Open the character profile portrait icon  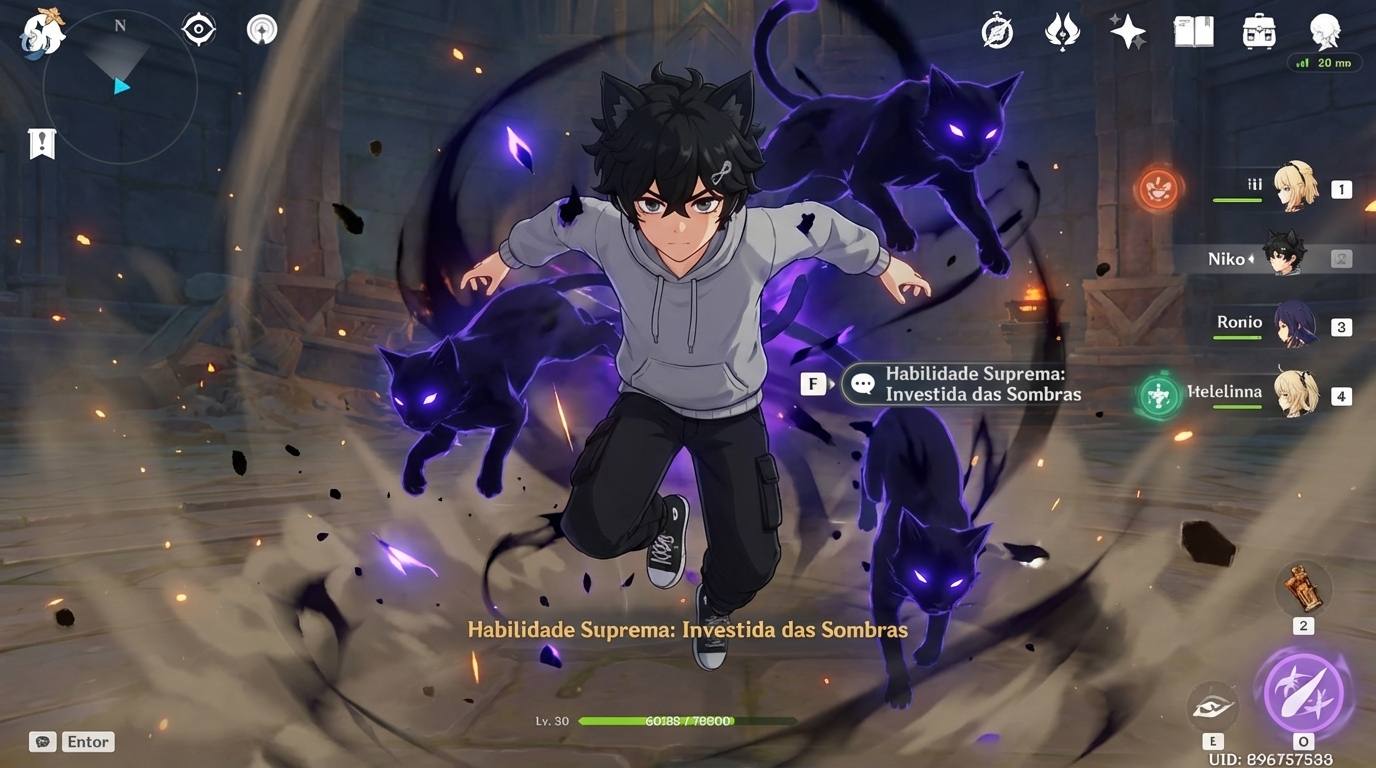point(1326,31)
